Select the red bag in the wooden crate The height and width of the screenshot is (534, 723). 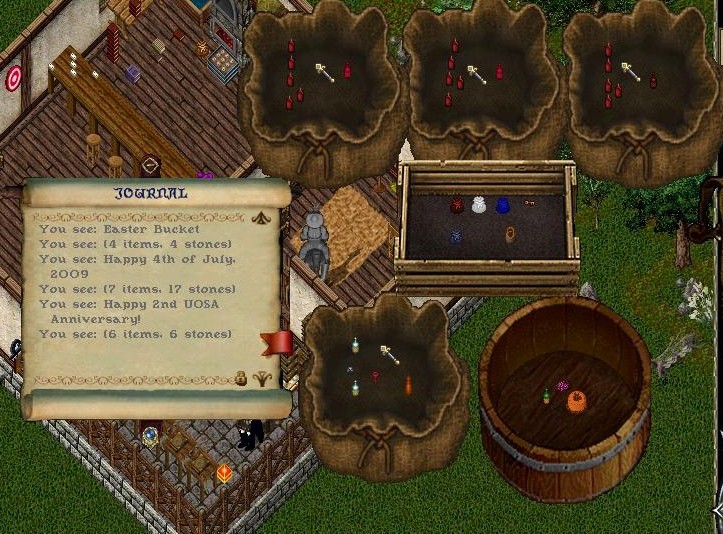click(456, 204)
